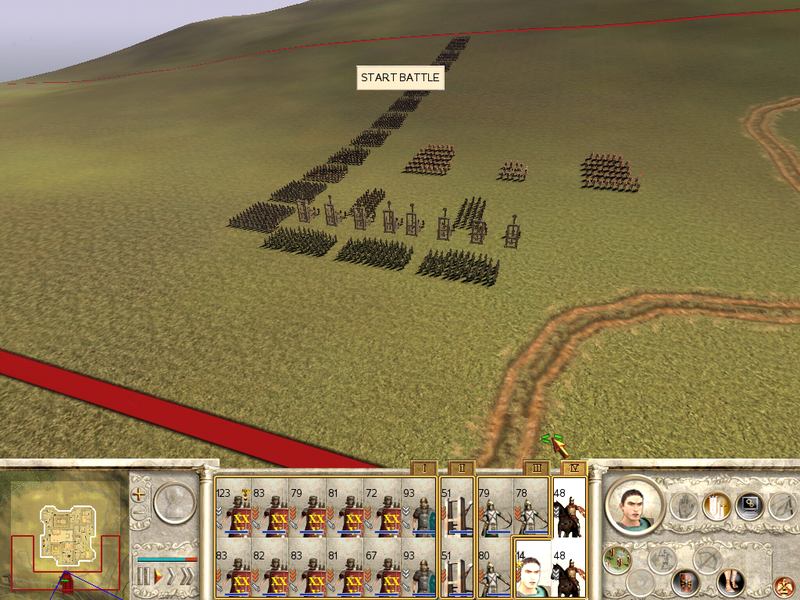
Task: Toggle the group formation button with swords
Action: tap(715, 505)
